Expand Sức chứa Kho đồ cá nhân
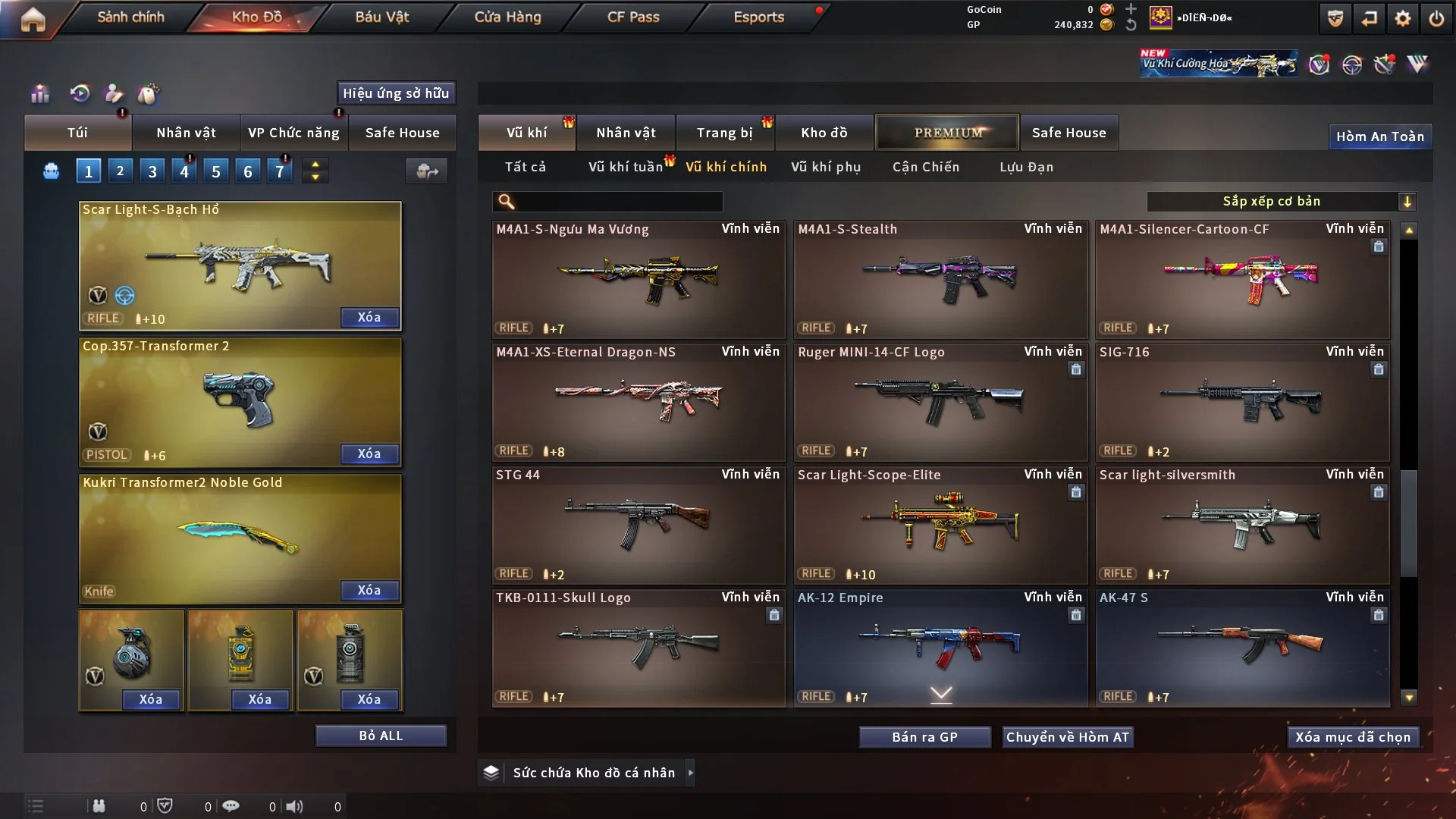 click(594, 773)
